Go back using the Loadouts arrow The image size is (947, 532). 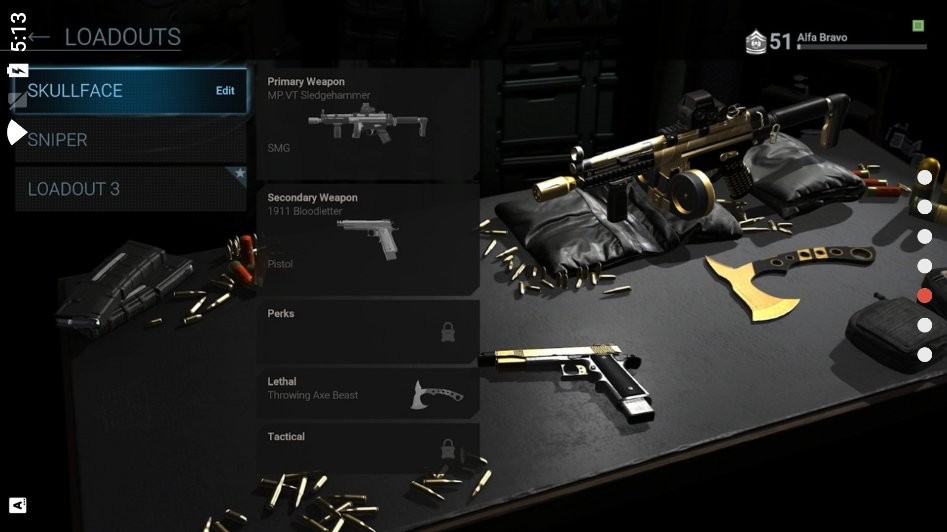(38, 37)
